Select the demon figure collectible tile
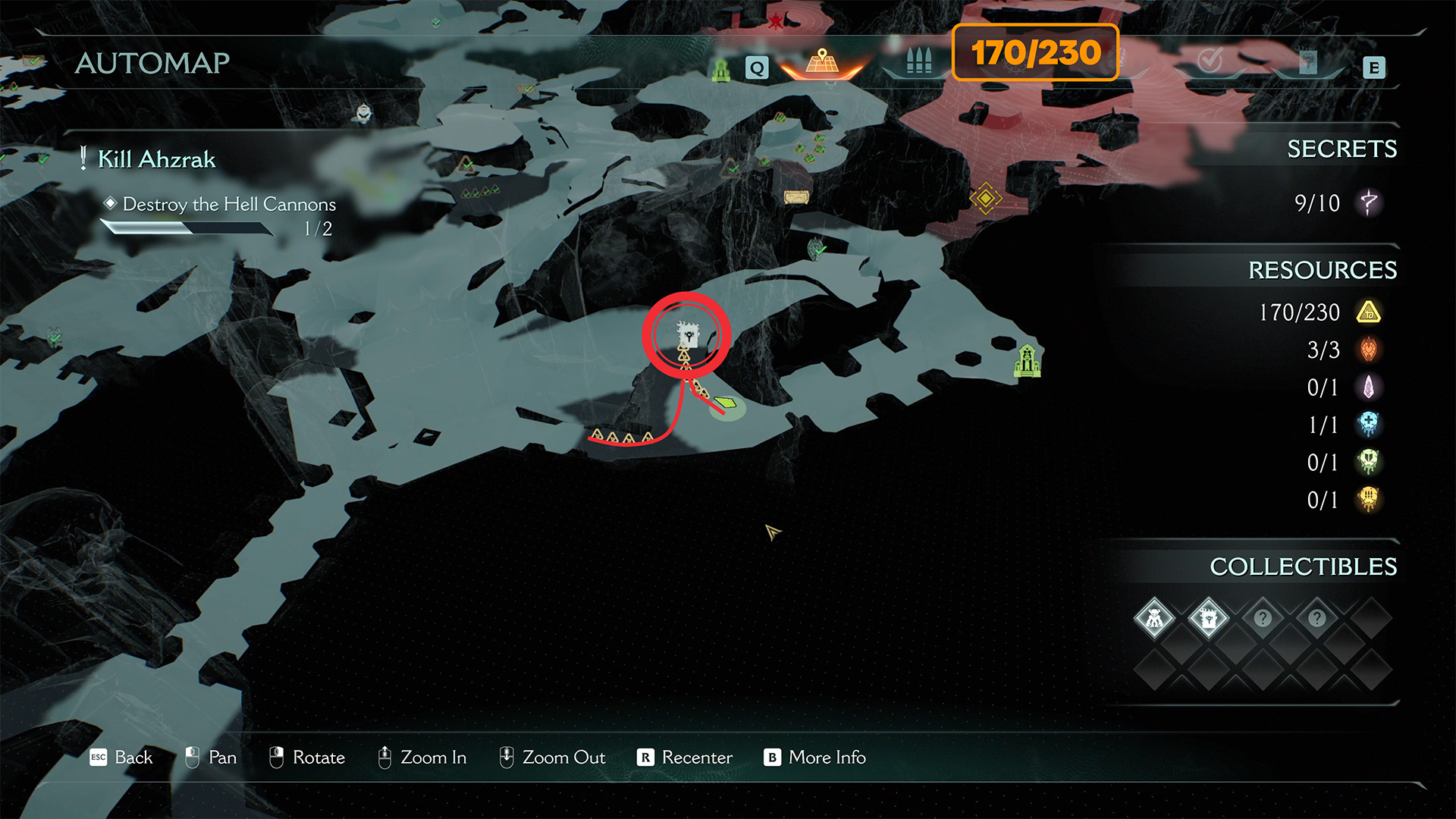Image resolution: width=1456 pixels, height=819 pixels. (1154, 619)
